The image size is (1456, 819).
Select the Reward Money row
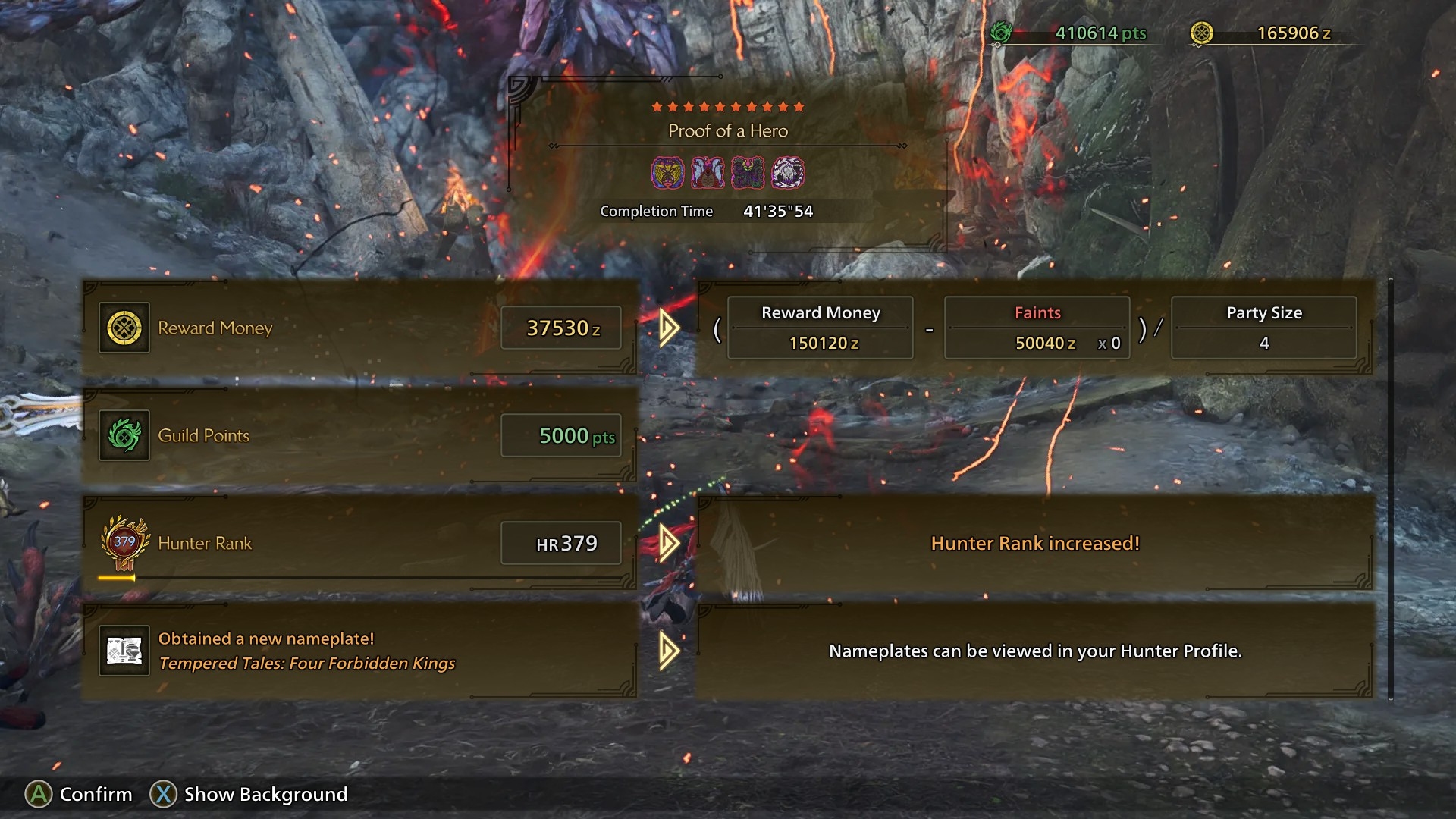(x=359, y=328)
